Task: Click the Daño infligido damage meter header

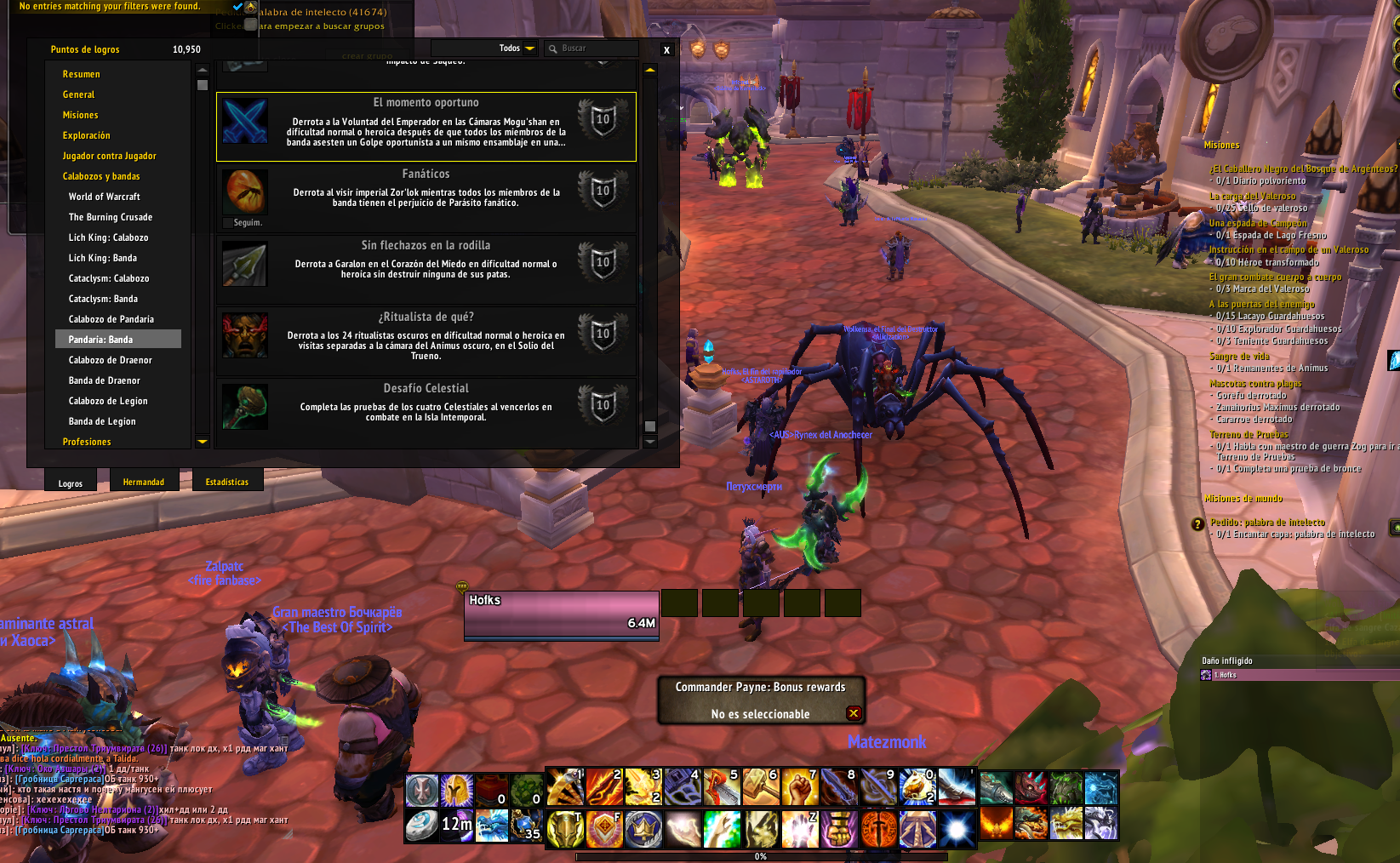Action: point(1227,660)
